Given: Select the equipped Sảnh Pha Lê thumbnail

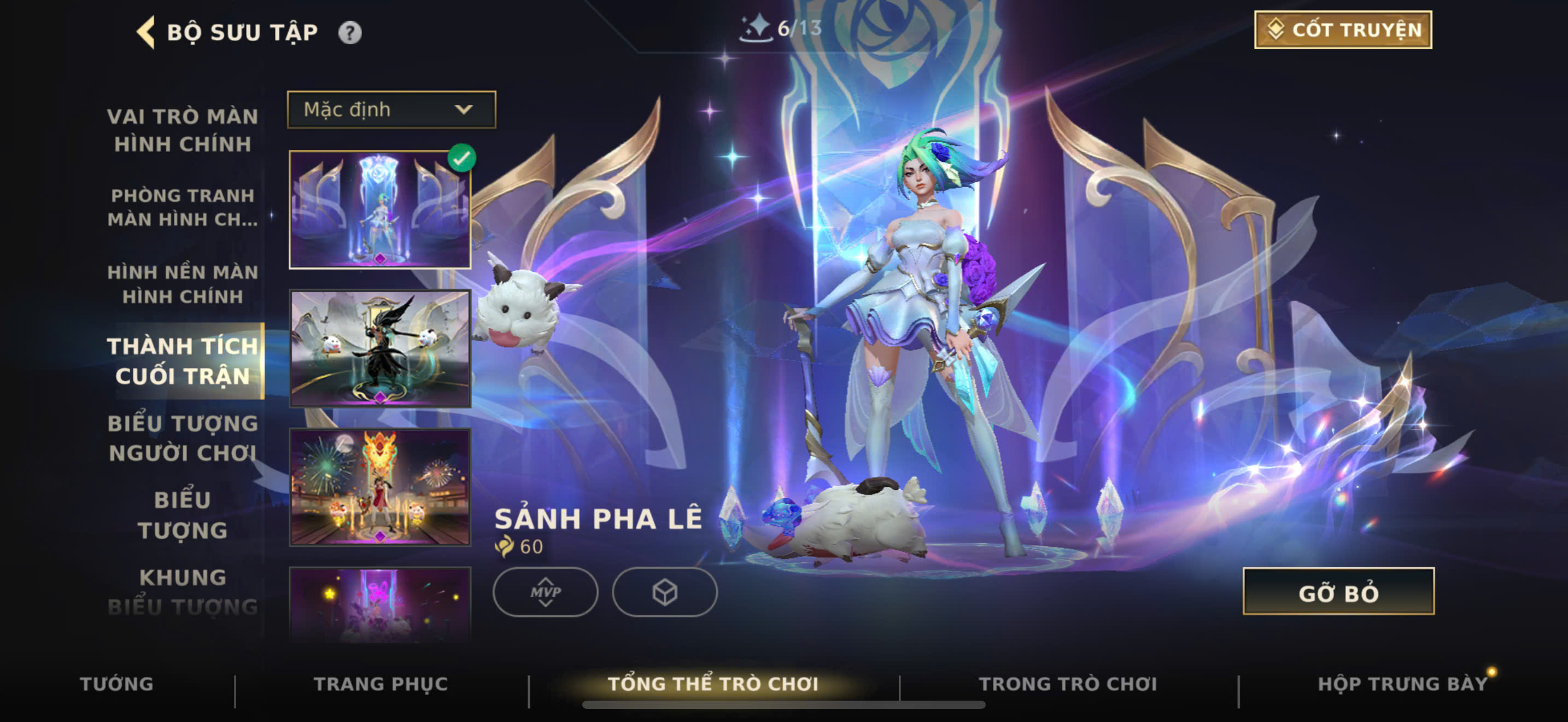Looking at the screenshot, I should click(x=380, y=209).
